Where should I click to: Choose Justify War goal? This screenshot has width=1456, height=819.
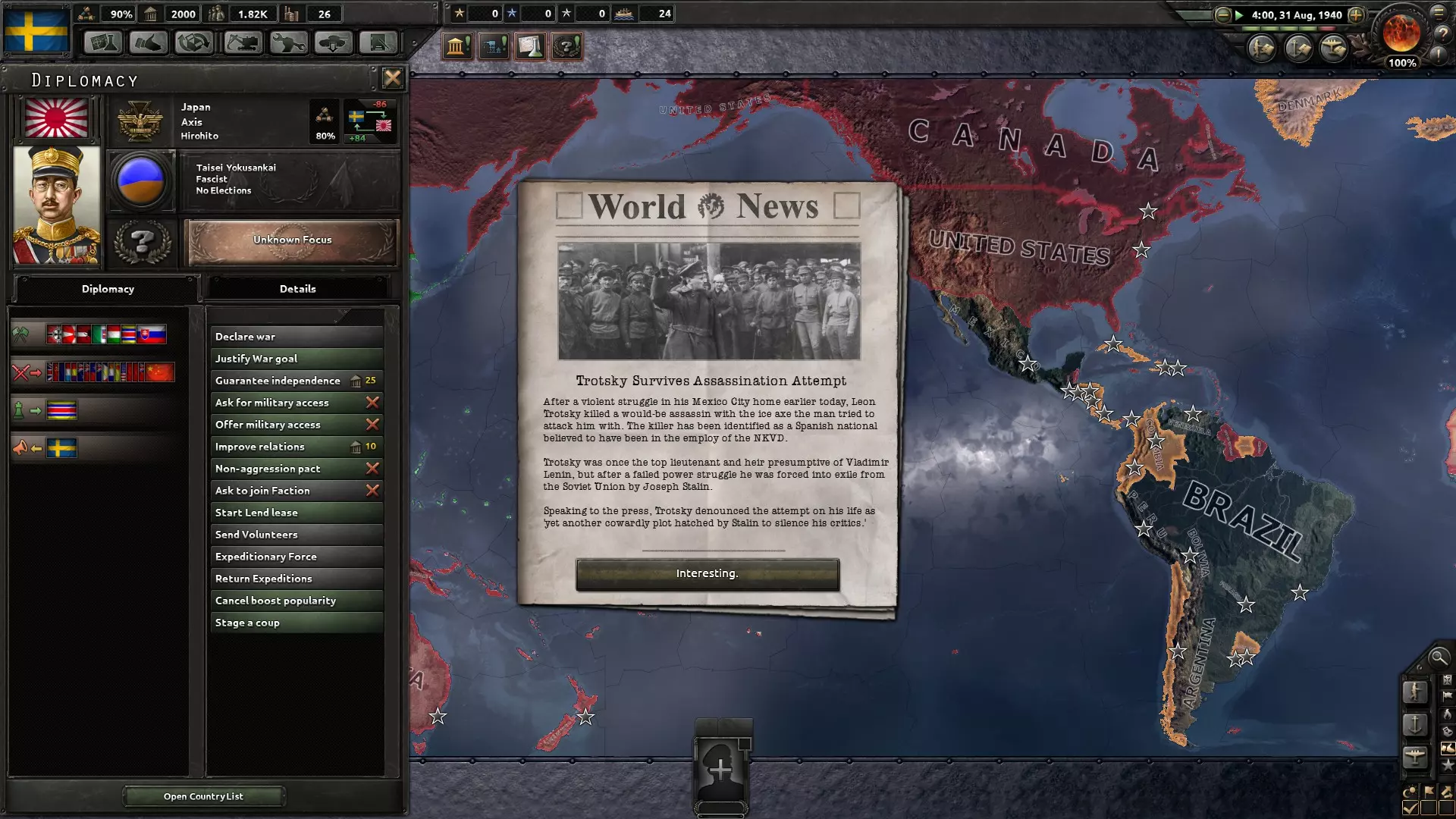[296, 359]
